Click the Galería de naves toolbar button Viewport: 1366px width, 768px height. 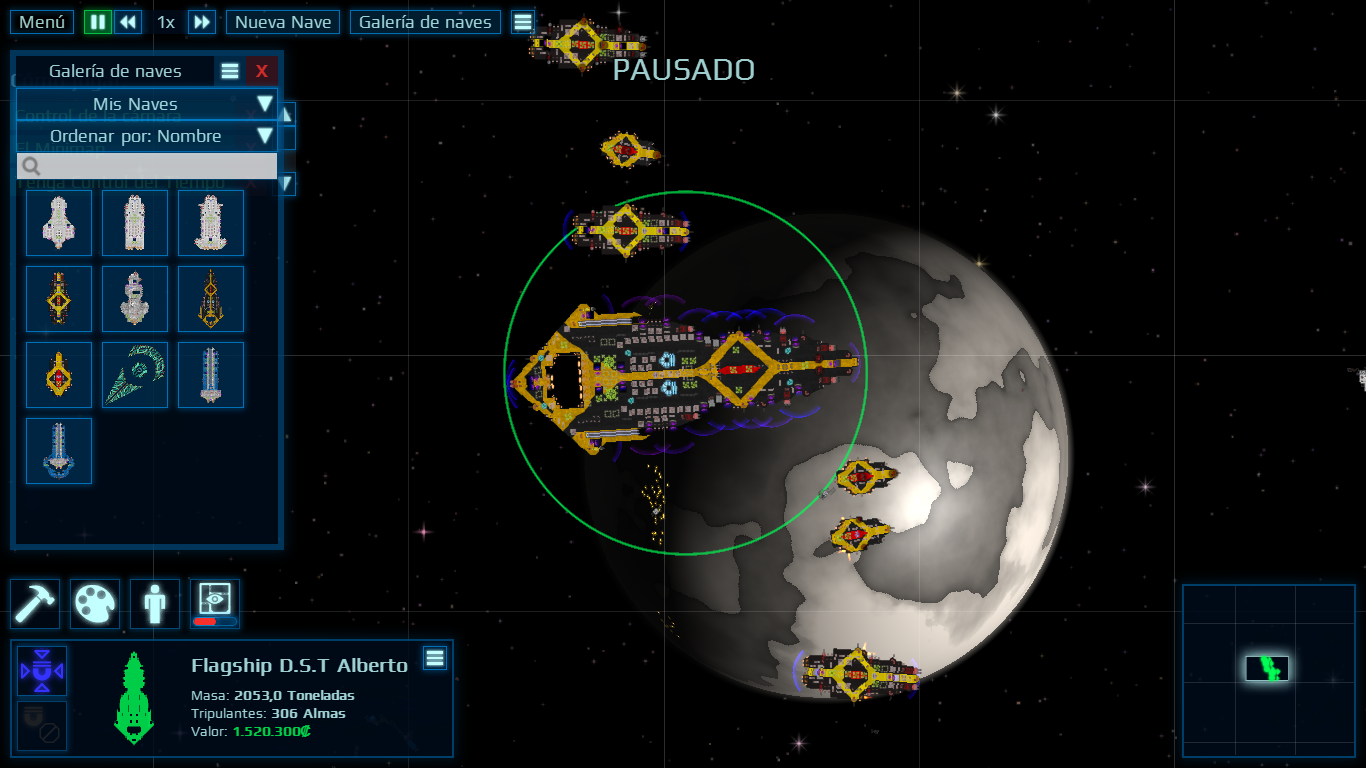coord(424,21)
